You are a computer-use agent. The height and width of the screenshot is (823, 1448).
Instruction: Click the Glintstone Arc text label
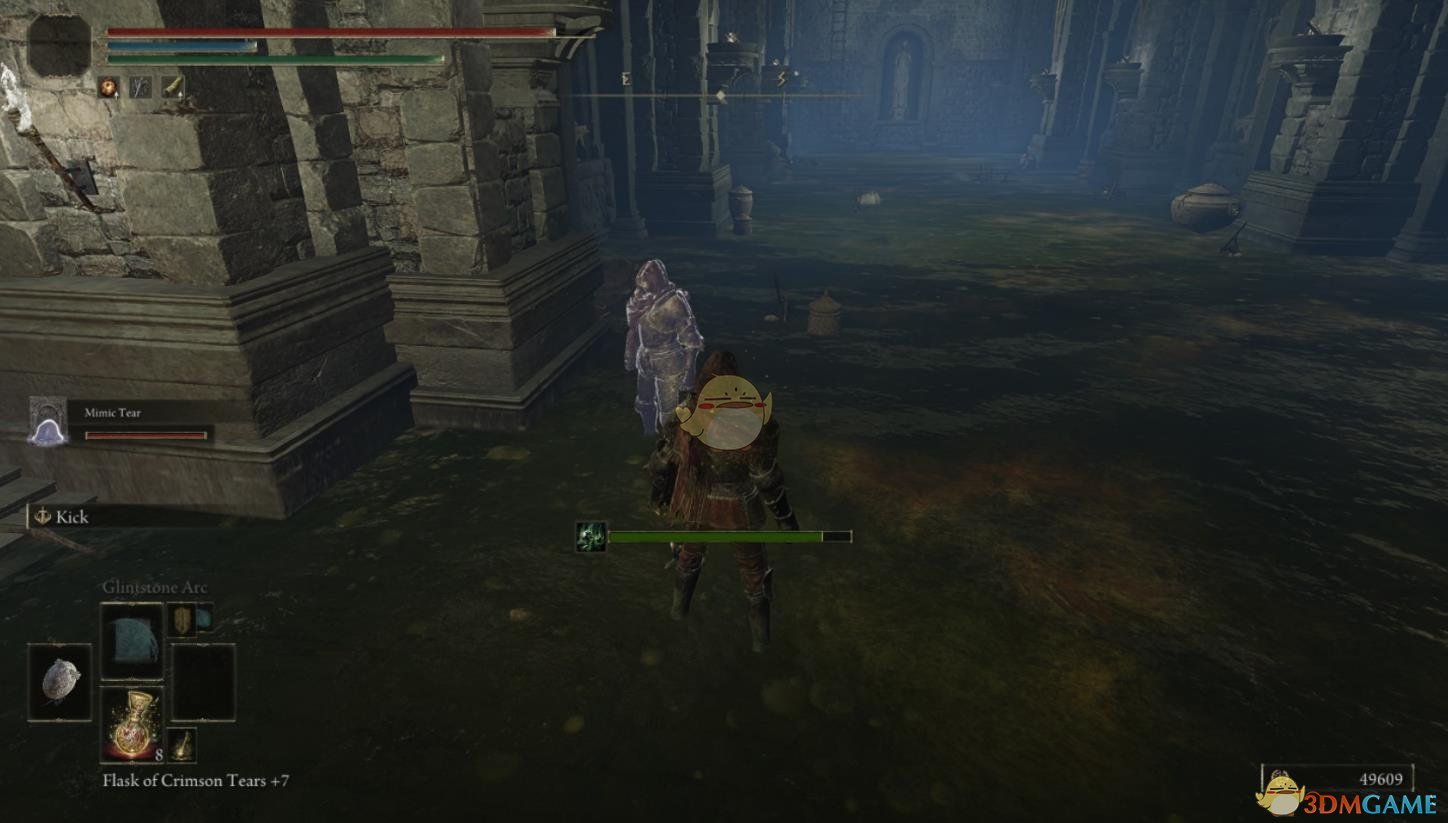click(x=155, y=588)
